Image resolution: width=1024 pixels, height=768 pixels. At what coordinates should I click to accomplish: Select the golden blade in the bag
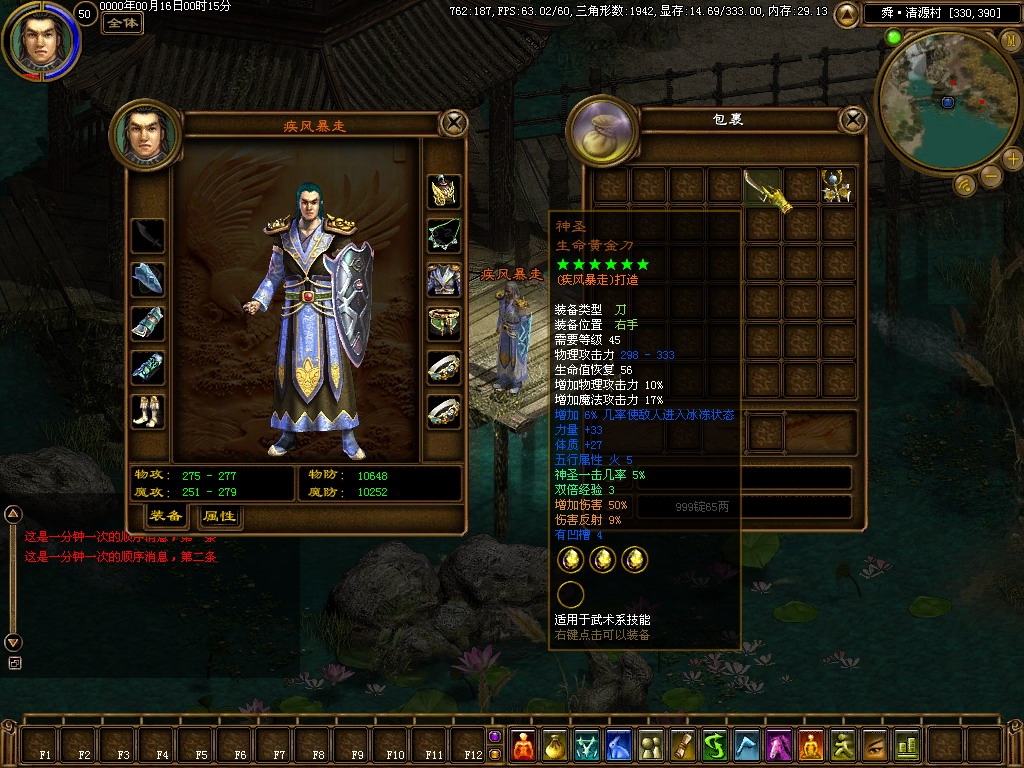point(763,188)
